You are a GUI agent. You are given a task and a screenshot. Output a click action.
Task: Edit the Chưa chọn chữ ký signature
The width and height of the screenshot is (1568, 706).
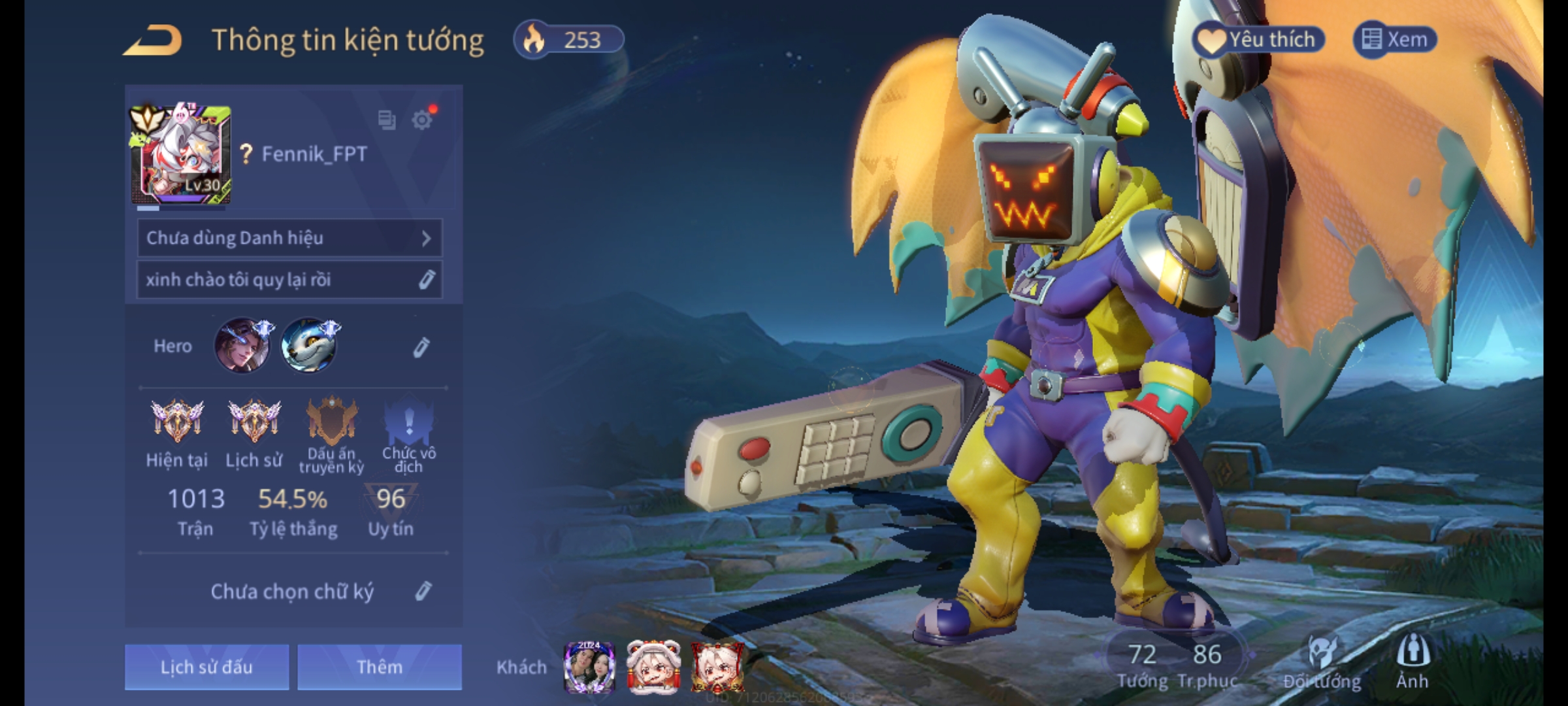pos(423,592)
